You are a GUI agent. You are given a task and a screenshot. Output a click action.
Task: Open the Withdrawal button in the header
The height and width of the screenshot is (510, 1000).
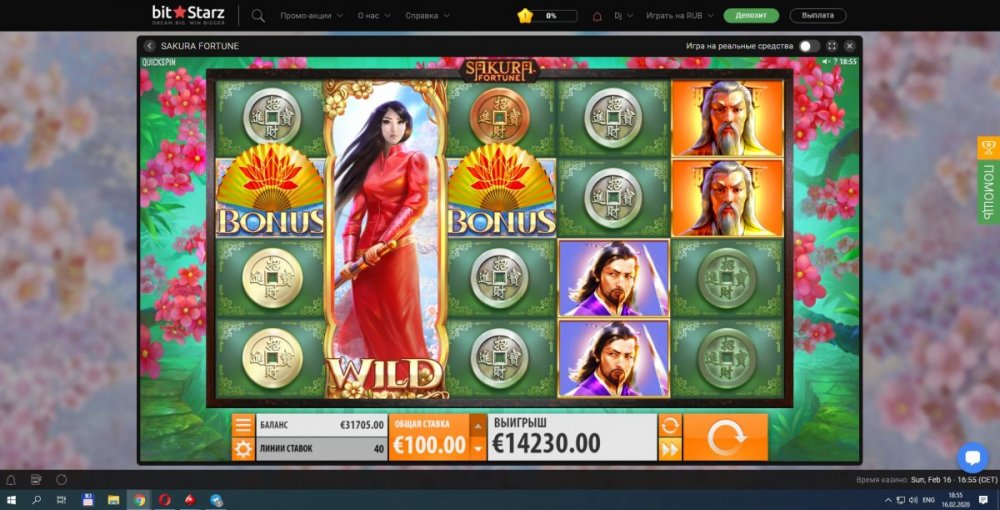point(818,16)
